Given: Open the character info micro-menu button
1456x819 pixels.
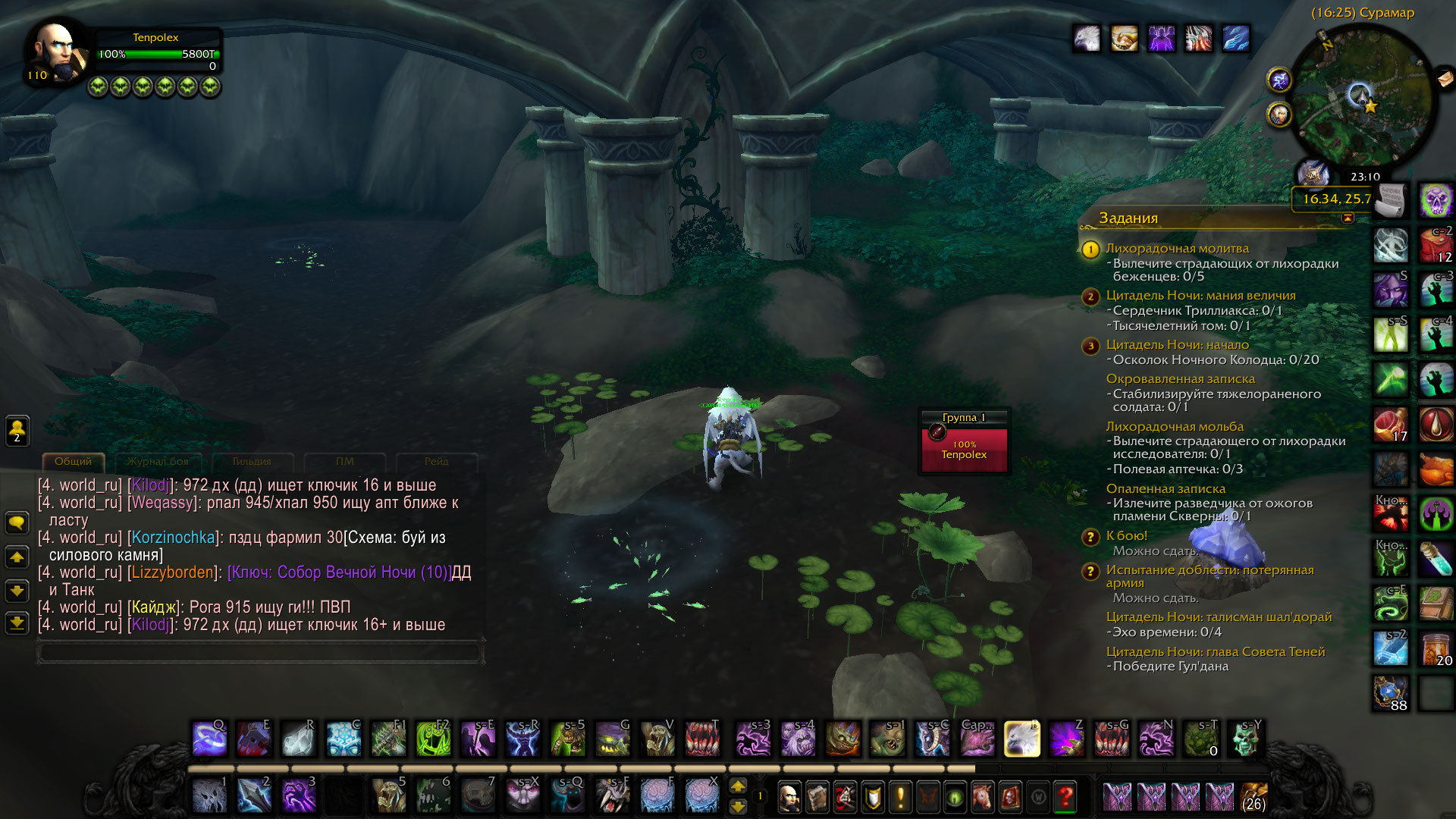Looking at the screenshot, I should [789, 797].
